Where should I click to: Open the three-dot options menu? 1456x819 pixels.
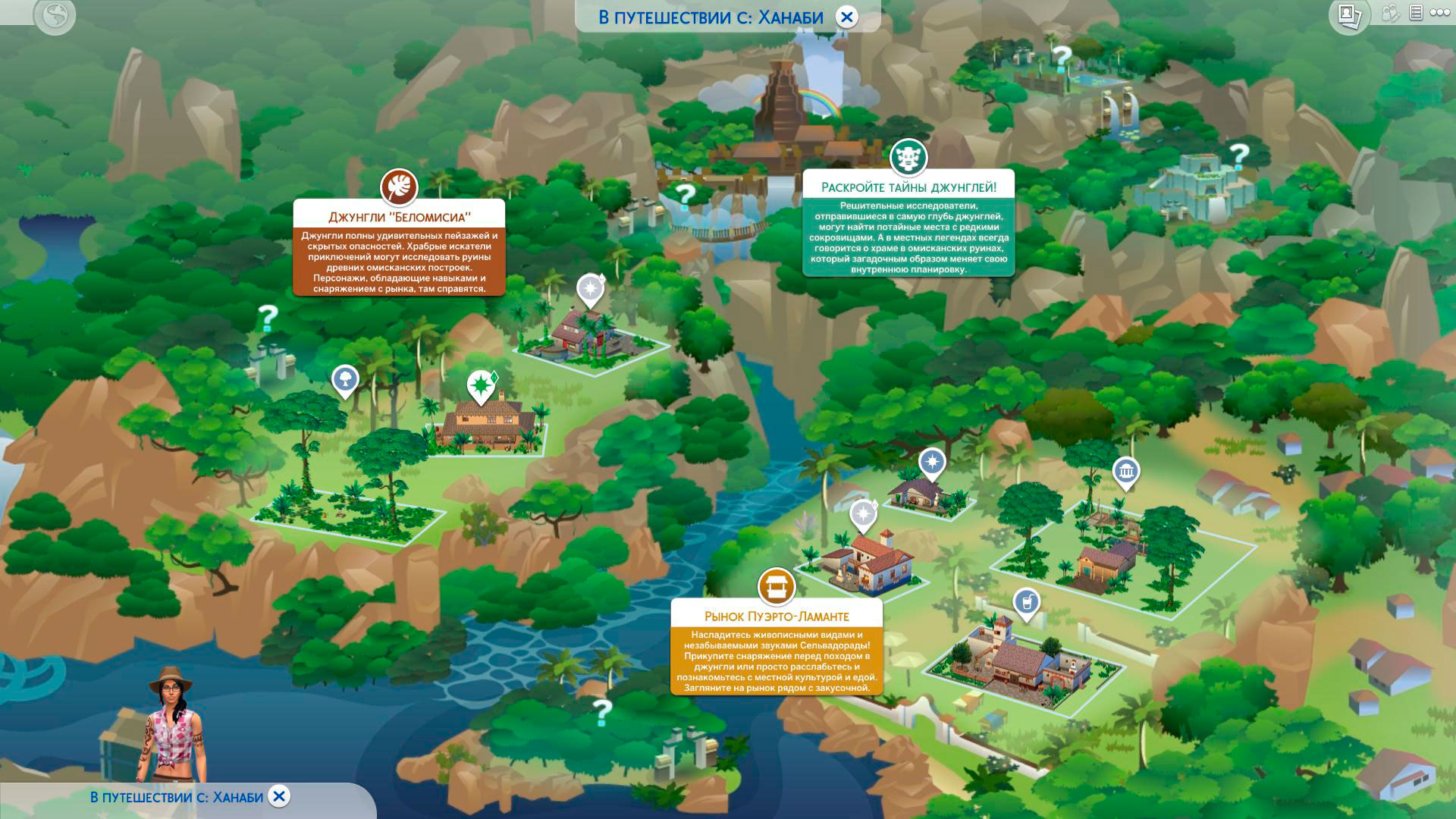click(x=1439, y=13)
